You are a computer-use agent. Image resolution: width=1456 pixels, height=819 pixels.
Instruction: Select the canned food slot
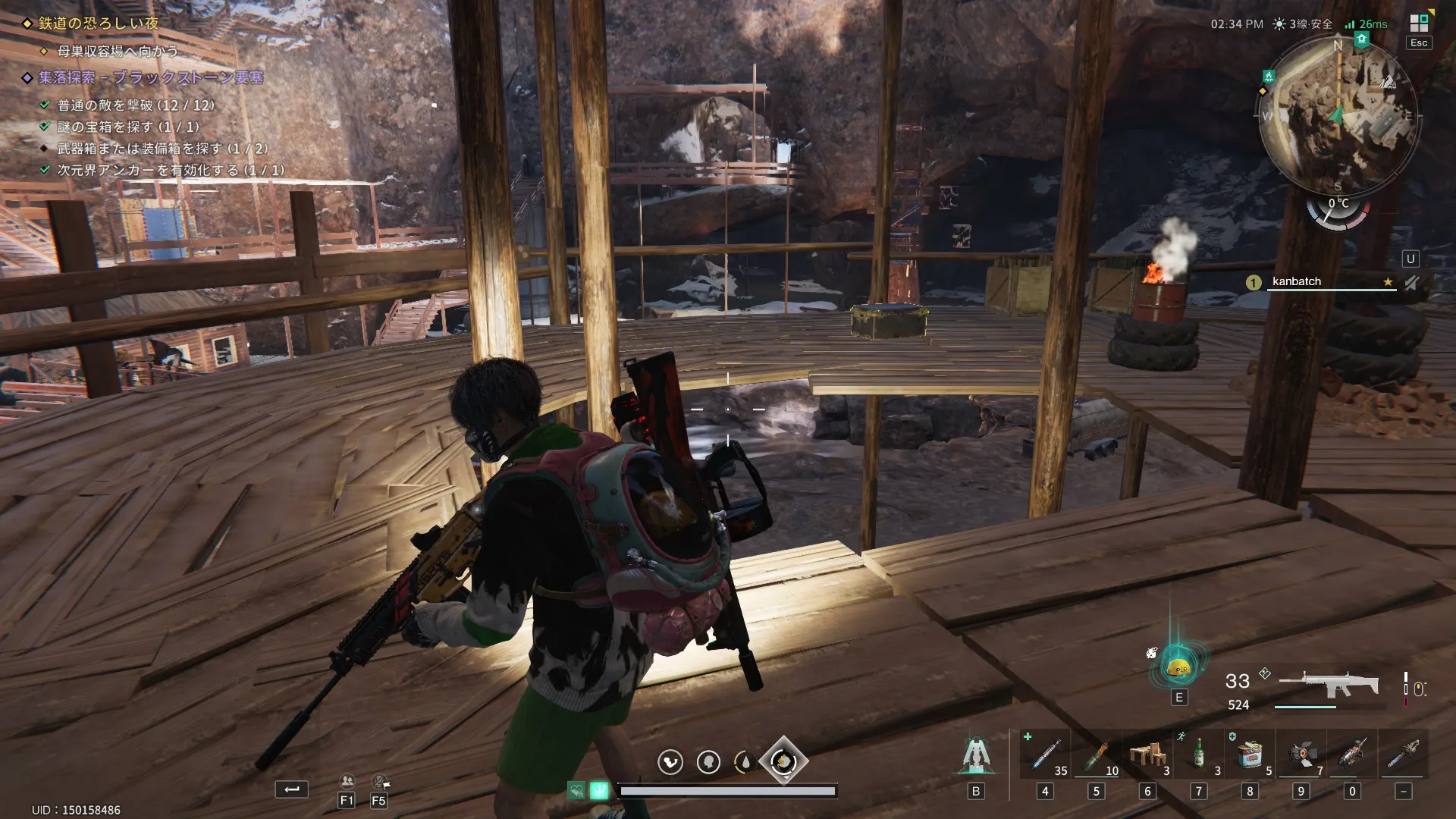(1250, 755)
